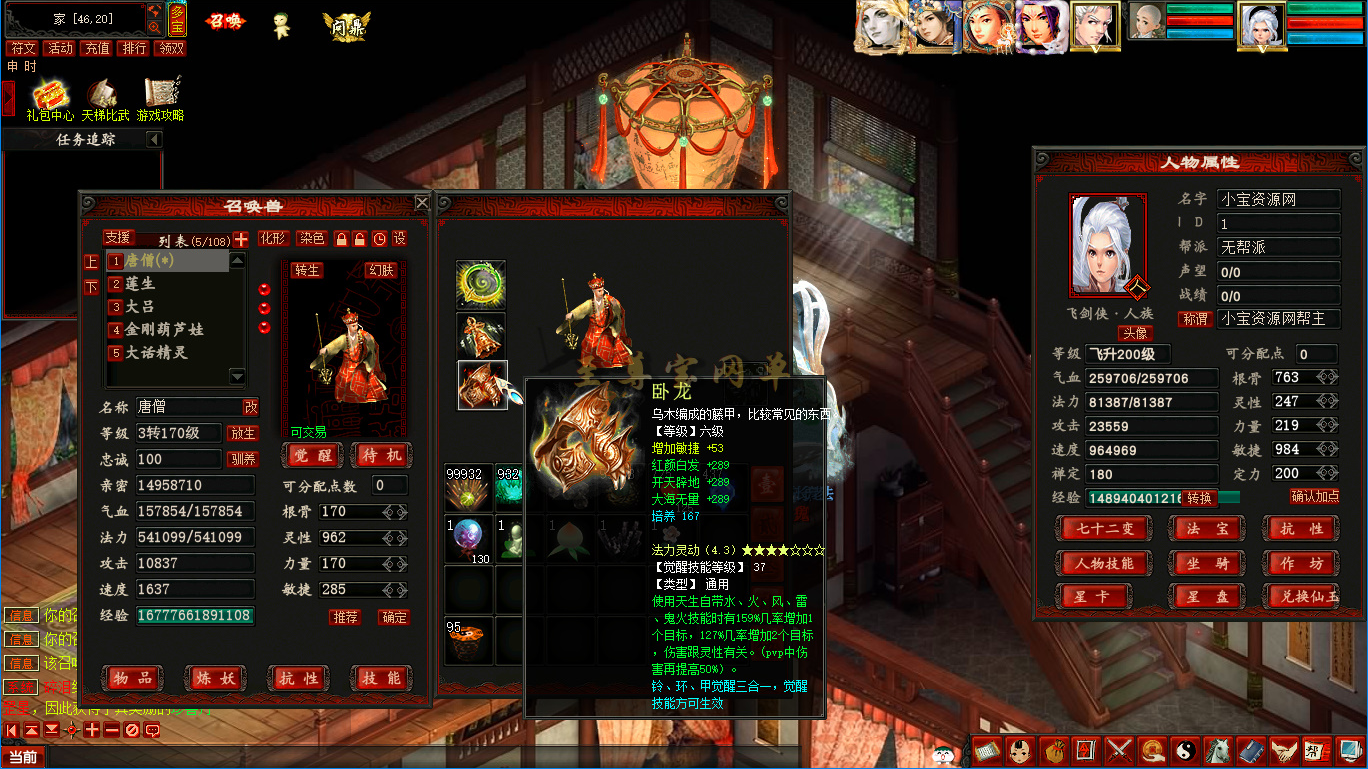Click the 觉醒 awaken button

(x=312, y=456)
